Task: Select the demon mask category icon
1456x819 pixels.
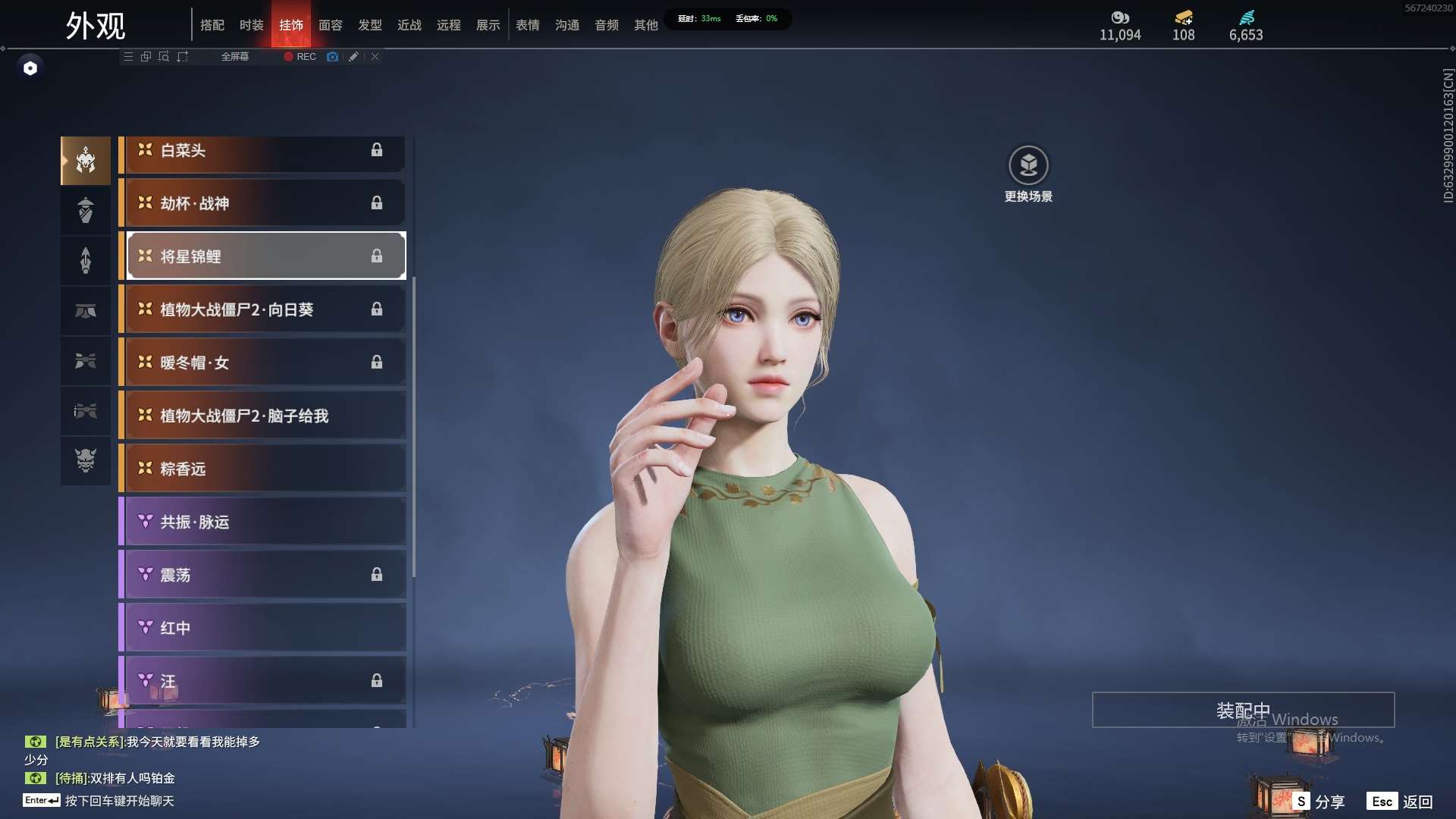Action: [x=86, y=460]
